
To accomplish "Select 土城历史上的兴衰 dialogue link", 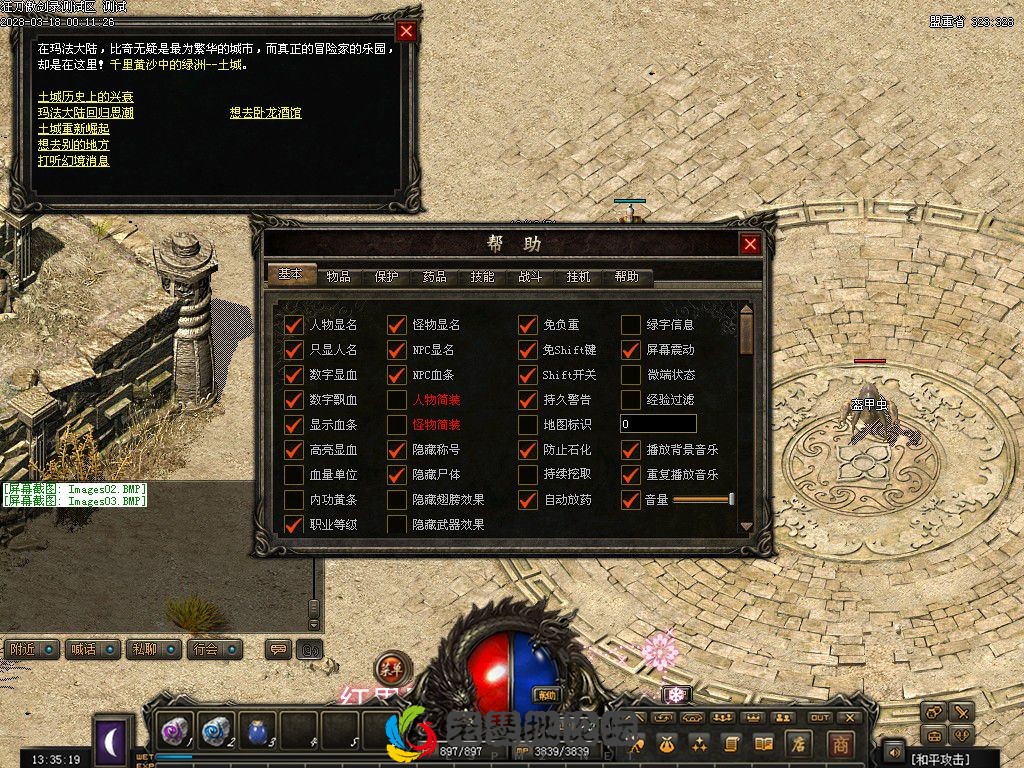I will pyautogui.click(x=85, y=97).
